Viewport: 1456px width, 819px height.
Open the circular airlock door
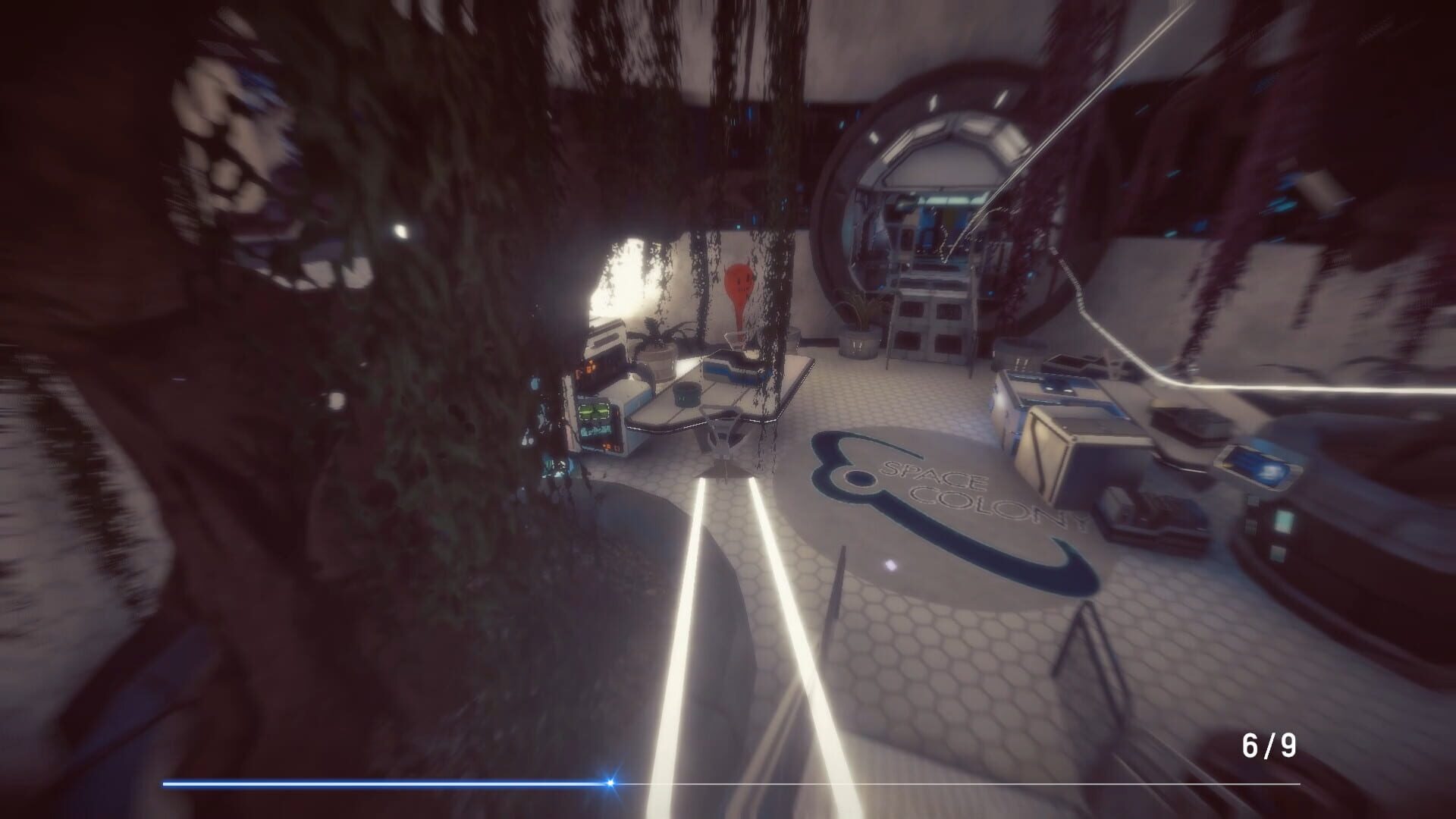tap(933, 190)
